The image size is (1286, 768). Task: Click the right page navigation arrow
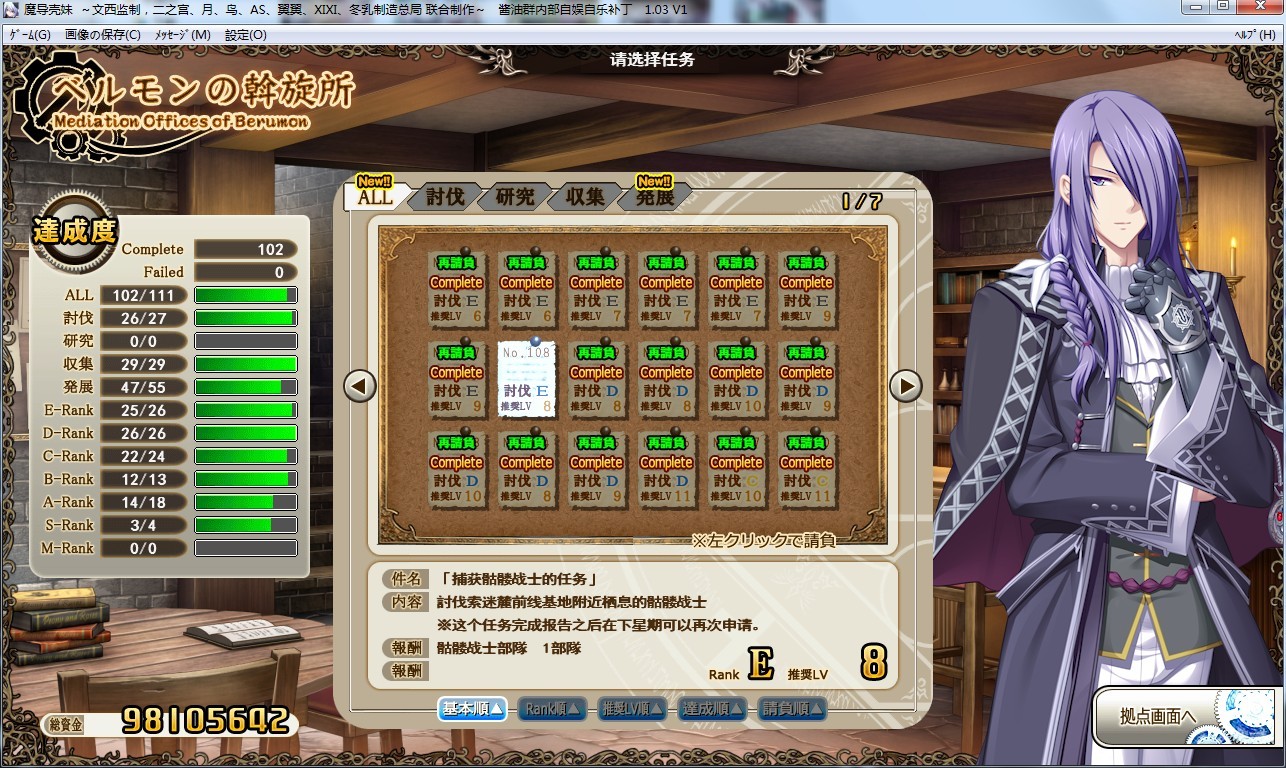(x=905, y=385)
